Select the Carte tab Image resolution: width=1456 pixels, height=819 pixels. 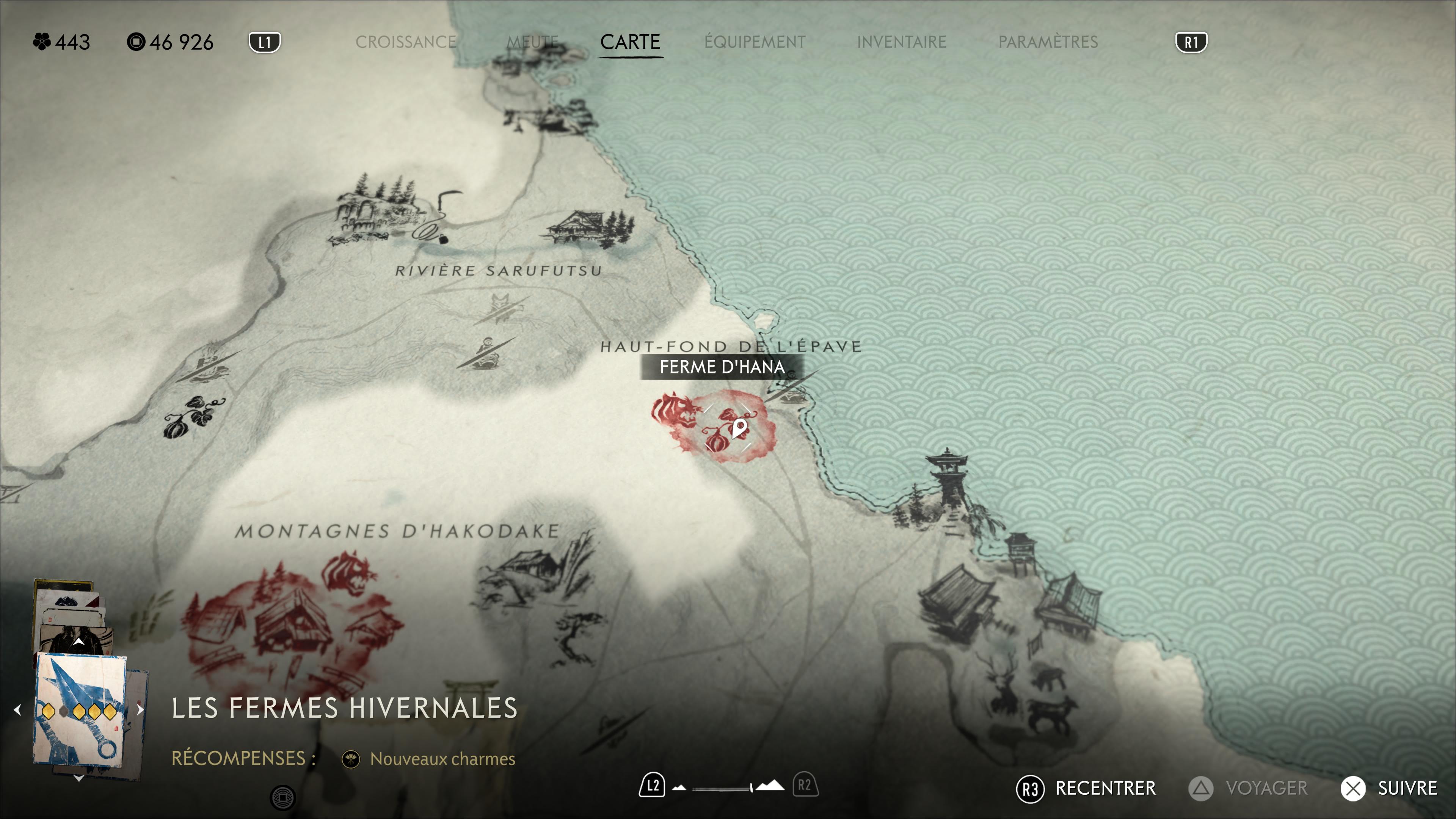click(630, 42)
